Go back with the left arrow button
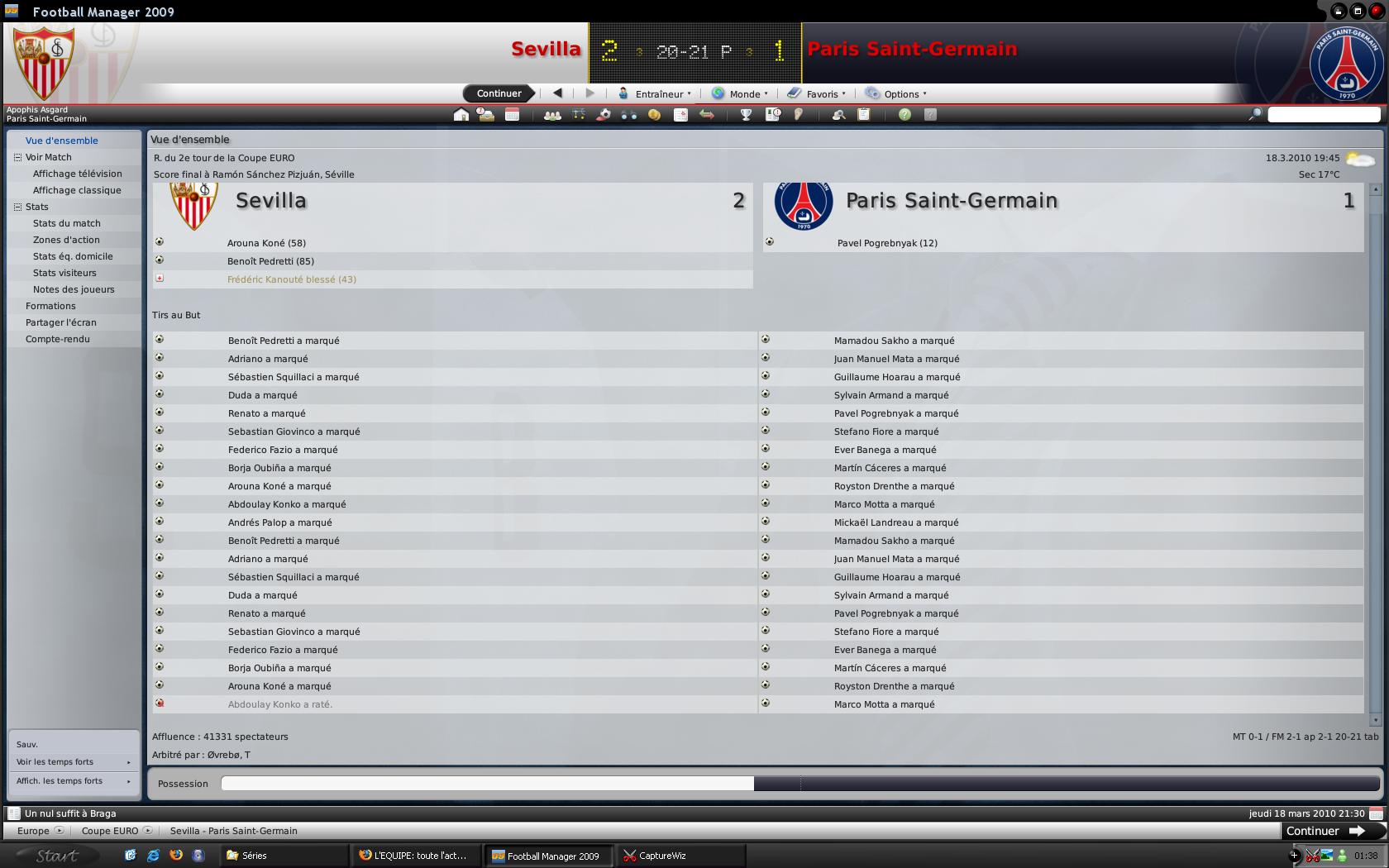 tap(557, 93)
